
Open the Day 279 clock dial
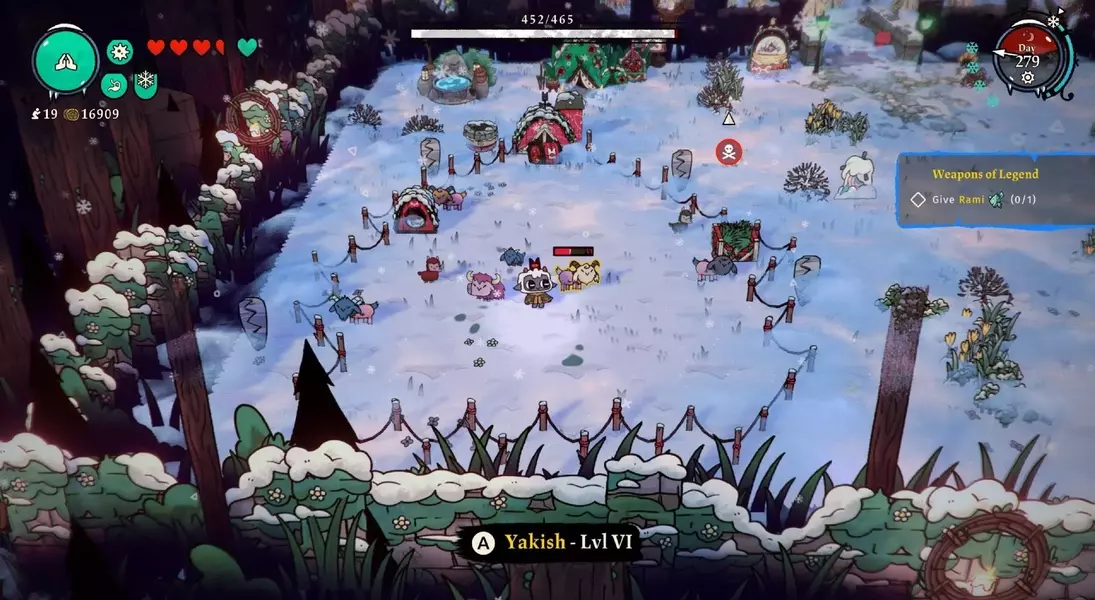(1029, 56)
